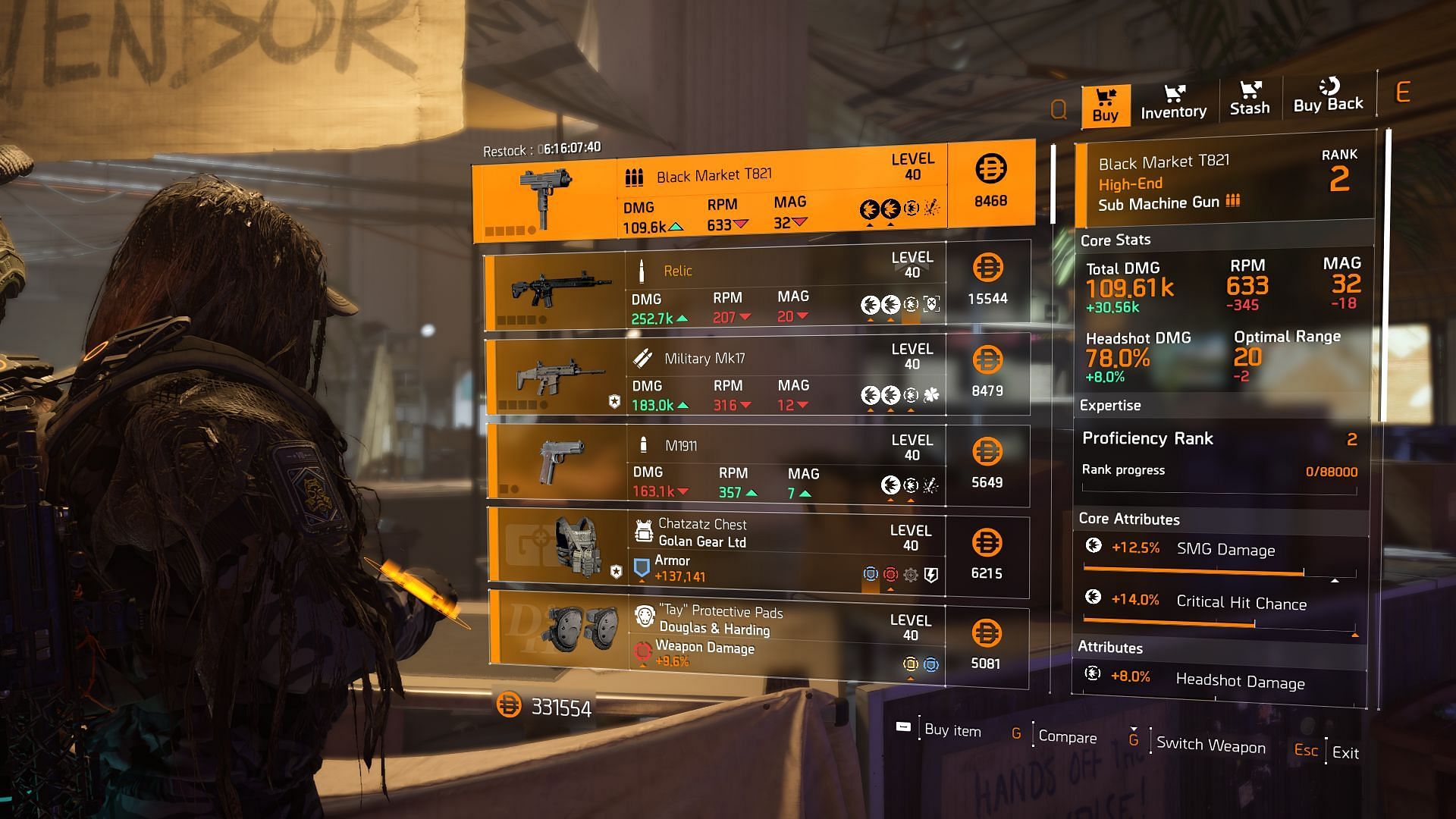Screen dimensions: 1456x819
Task: Click the Compare option
Action: click(x=1066, y=737)
